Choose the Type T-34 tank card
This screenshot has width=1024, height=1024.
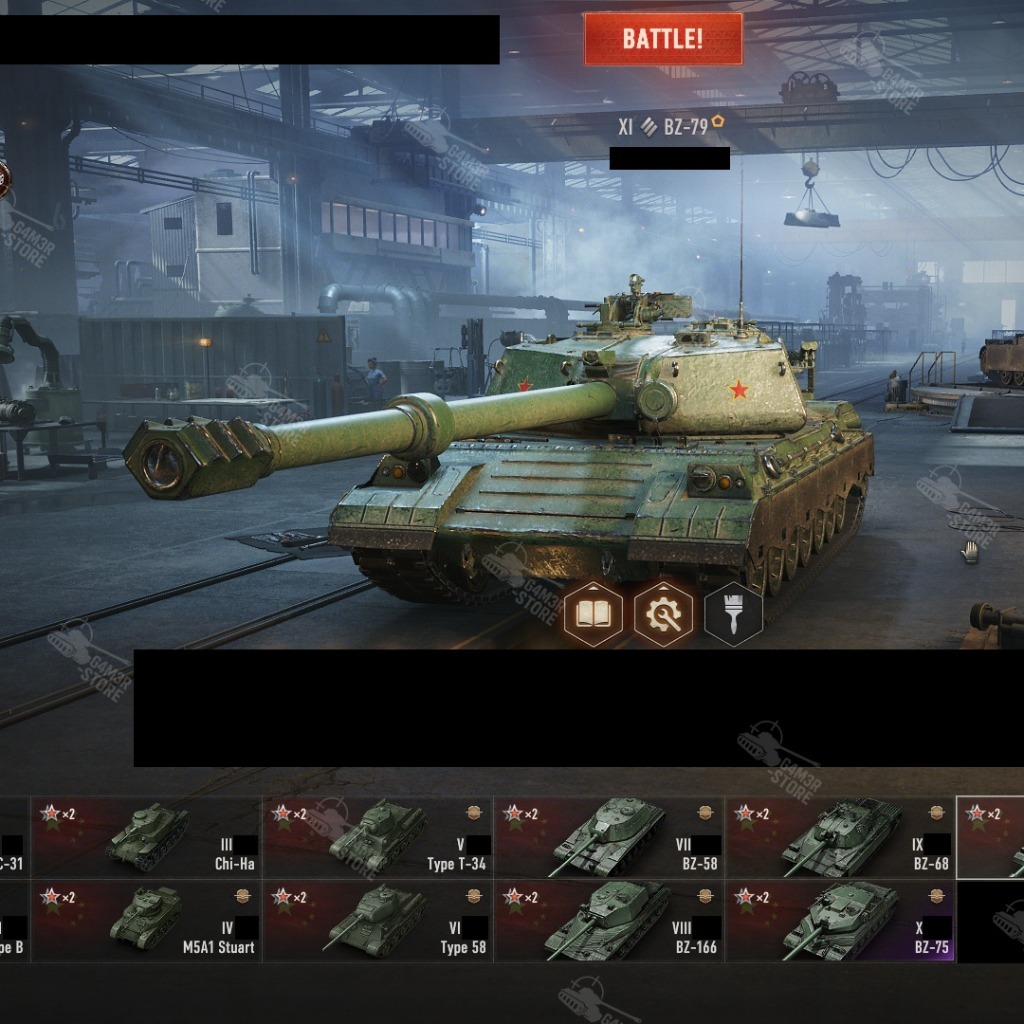pyautogui.click(x=378, y=837)
